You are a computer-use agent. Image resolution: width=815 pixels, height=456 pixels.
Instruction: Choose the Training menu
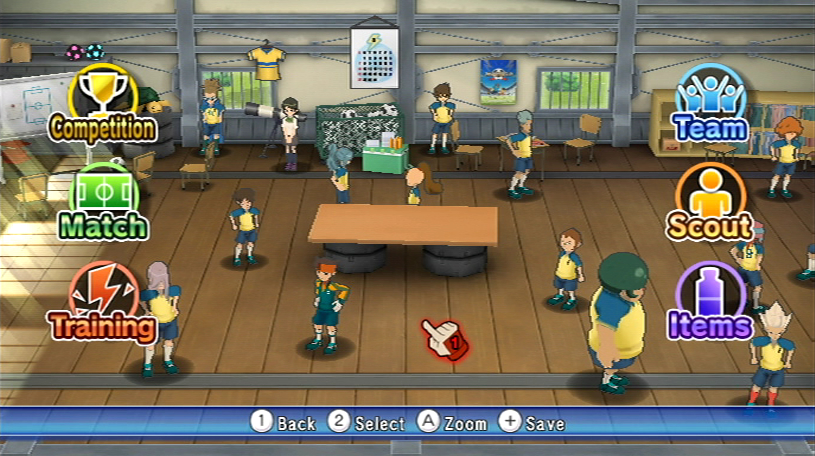(x=103, y=303)
